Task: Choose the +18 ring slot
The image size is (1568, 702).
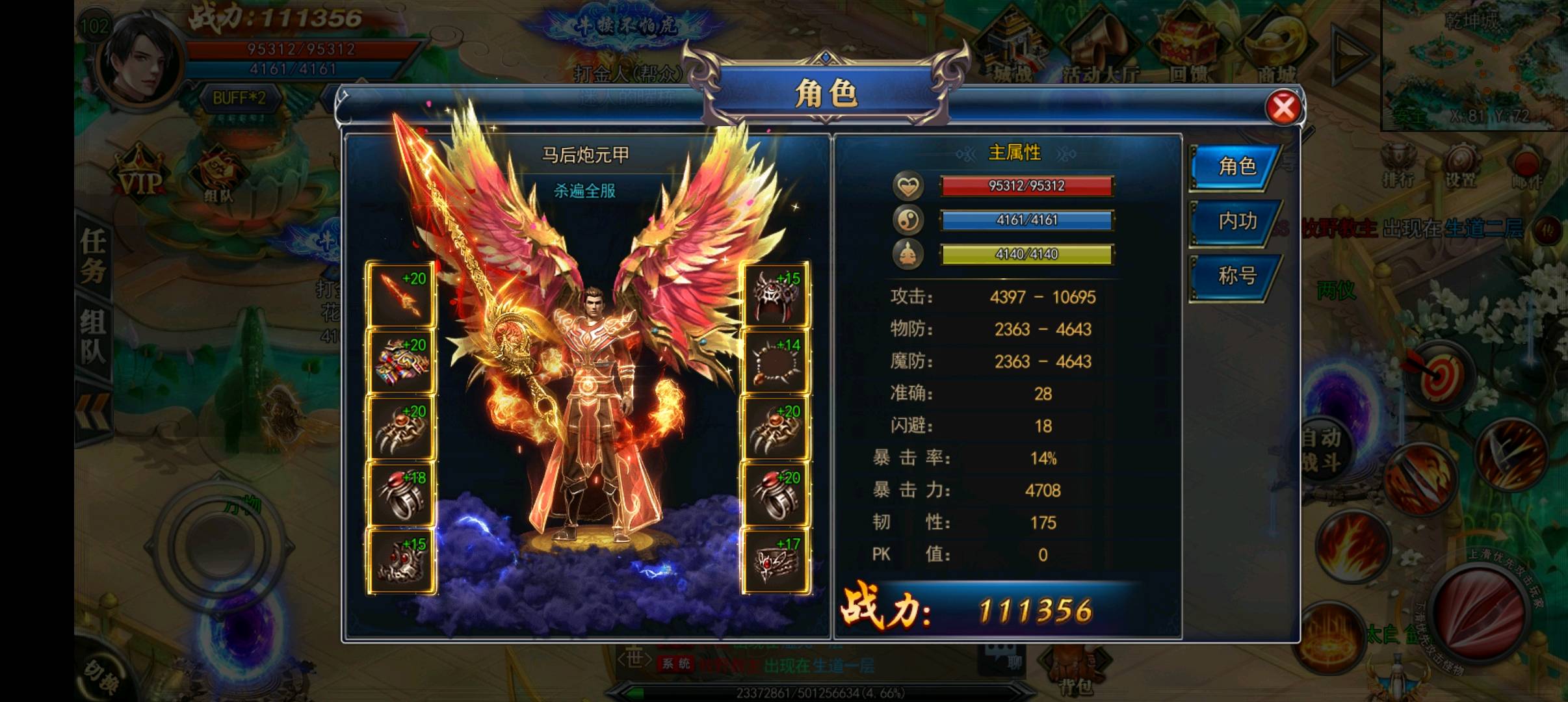Action: 401,495
